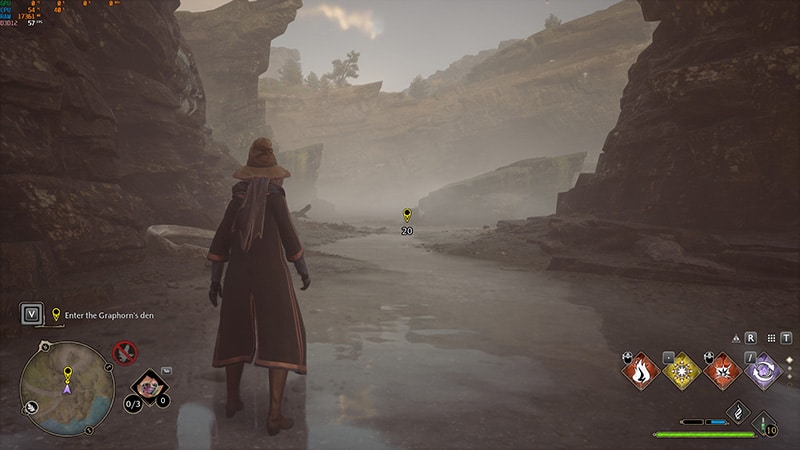Click the crossed-out bird no-flying icon

pos(125,352)
